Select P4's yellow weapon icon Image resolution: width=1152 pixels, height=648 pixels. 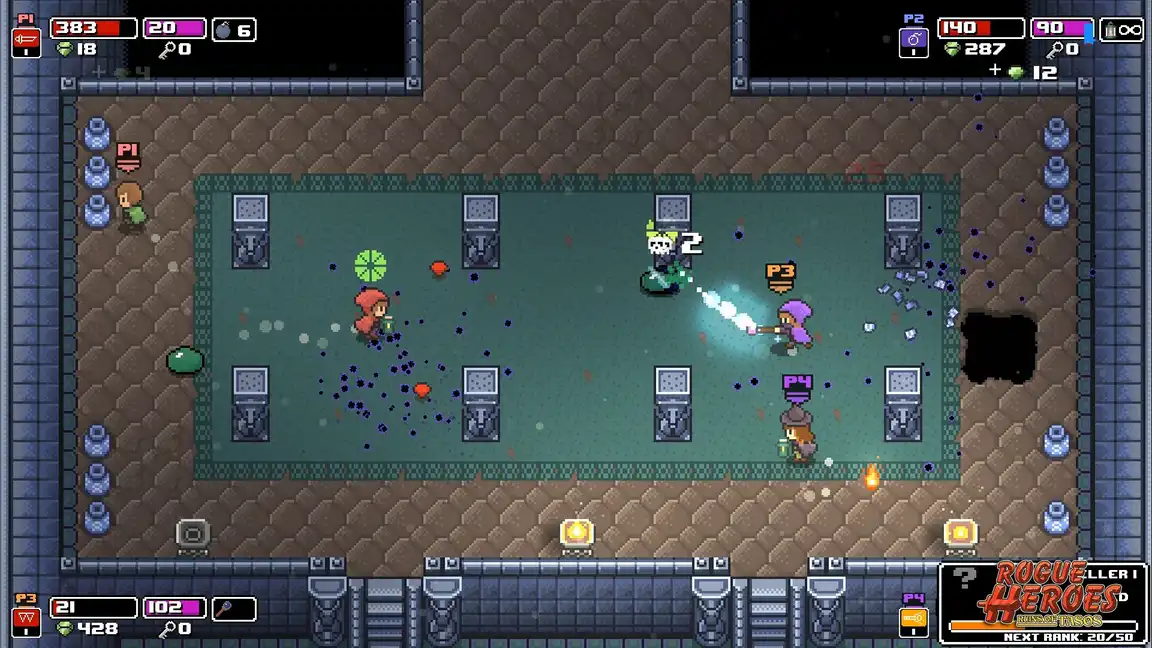point(914,621)
